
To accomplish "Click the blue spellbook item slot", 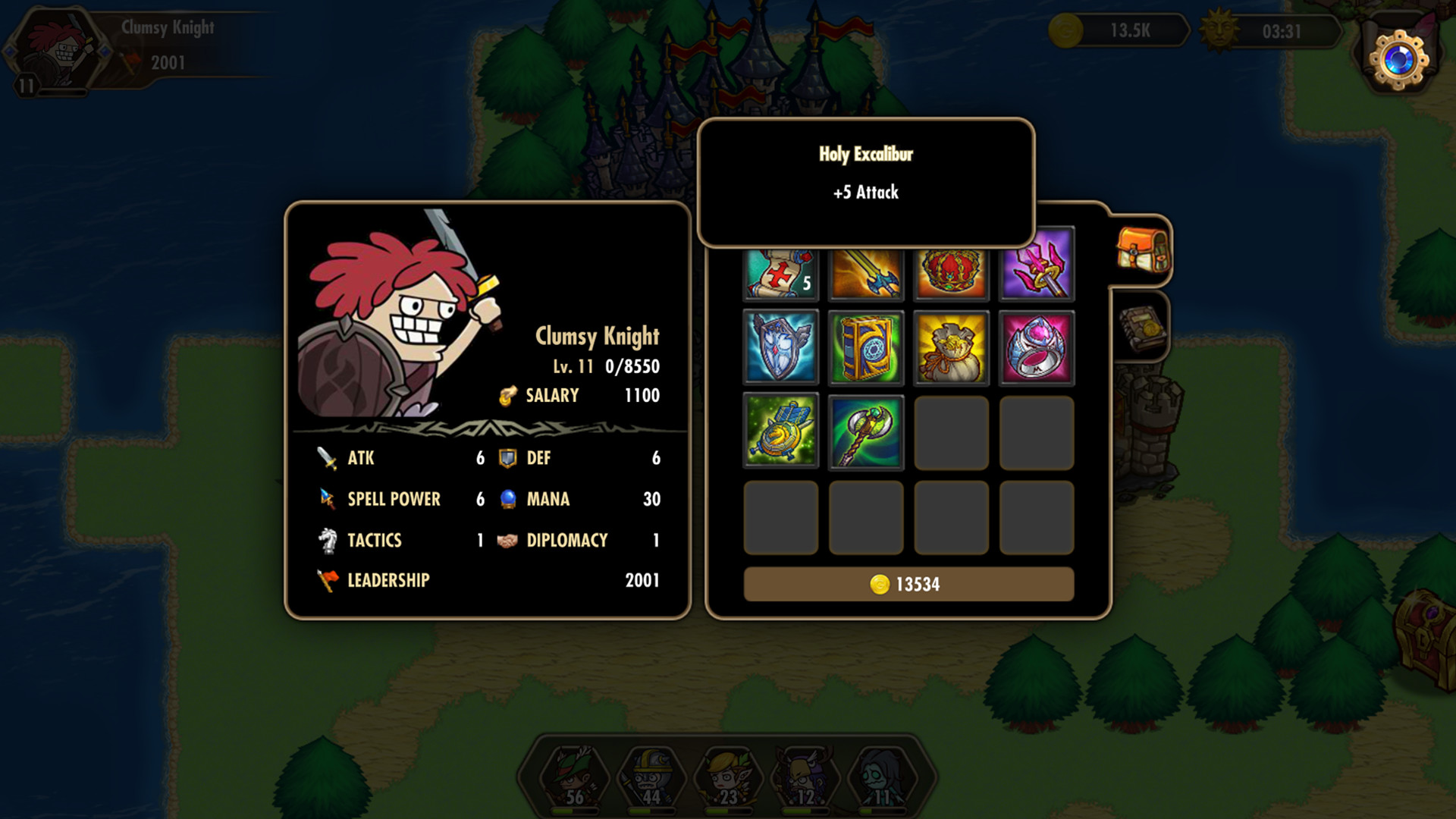I will [865, 347].
